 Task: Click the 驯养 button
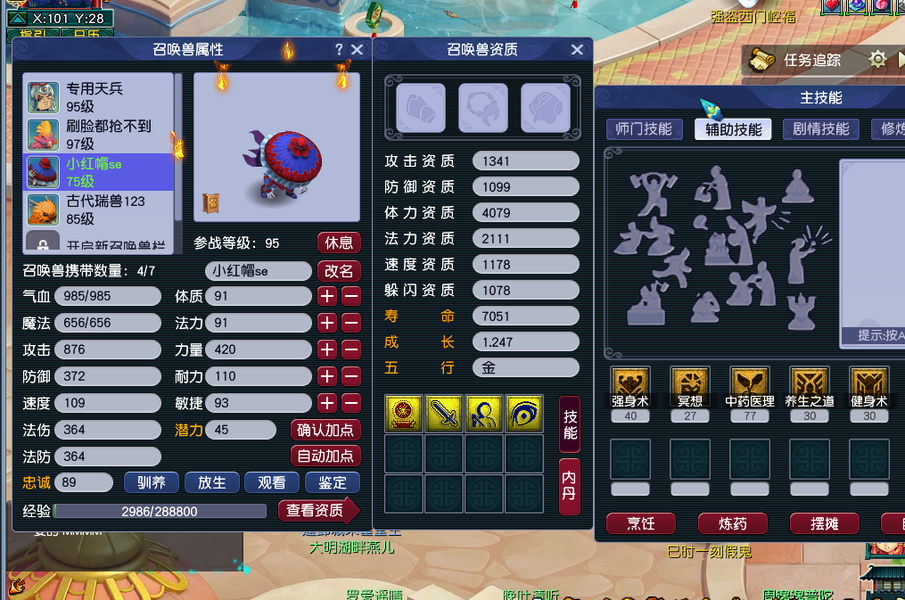(151, 482)
